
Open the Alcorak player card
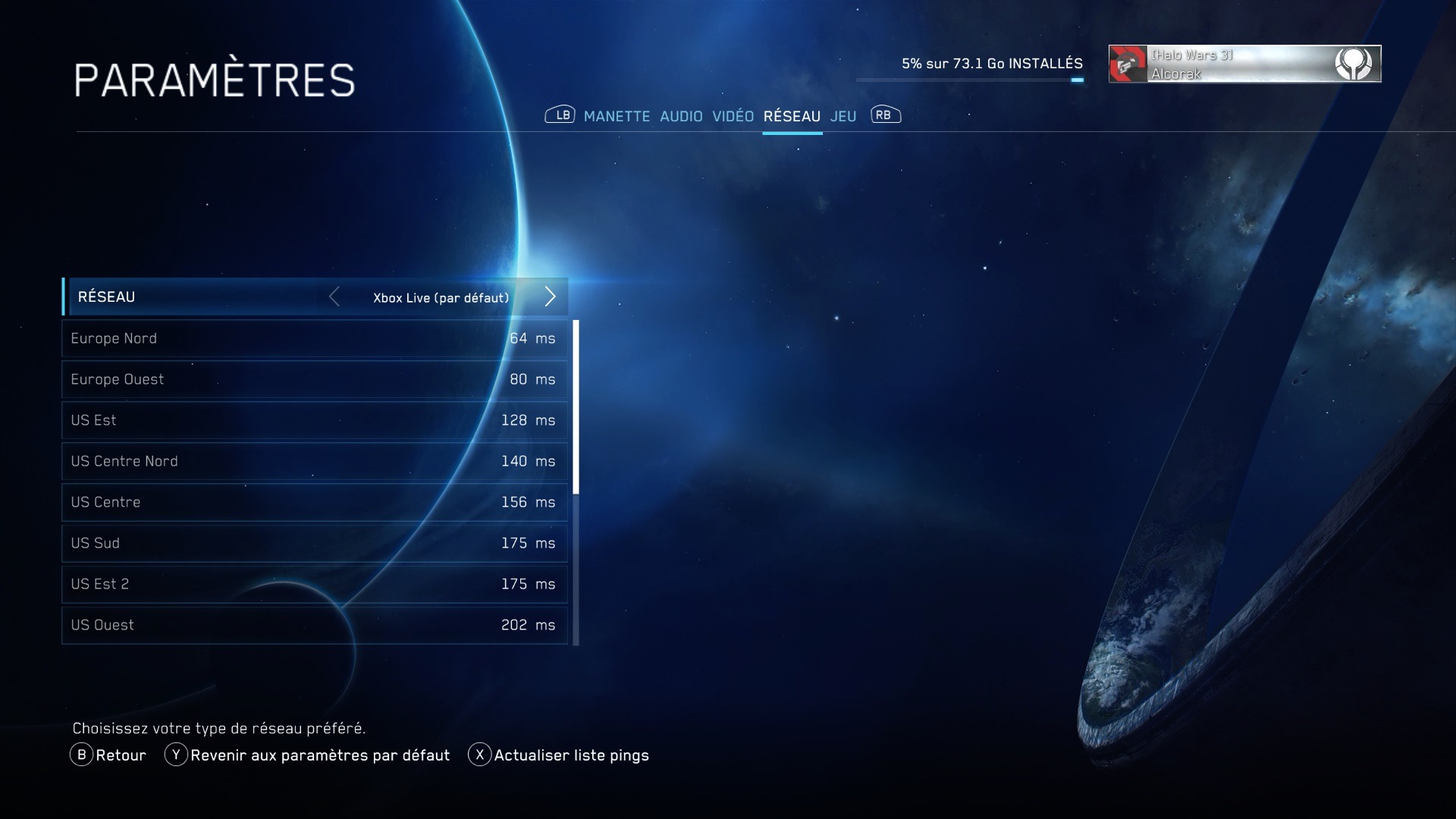pyautogui.click(x=1244, y=64)
